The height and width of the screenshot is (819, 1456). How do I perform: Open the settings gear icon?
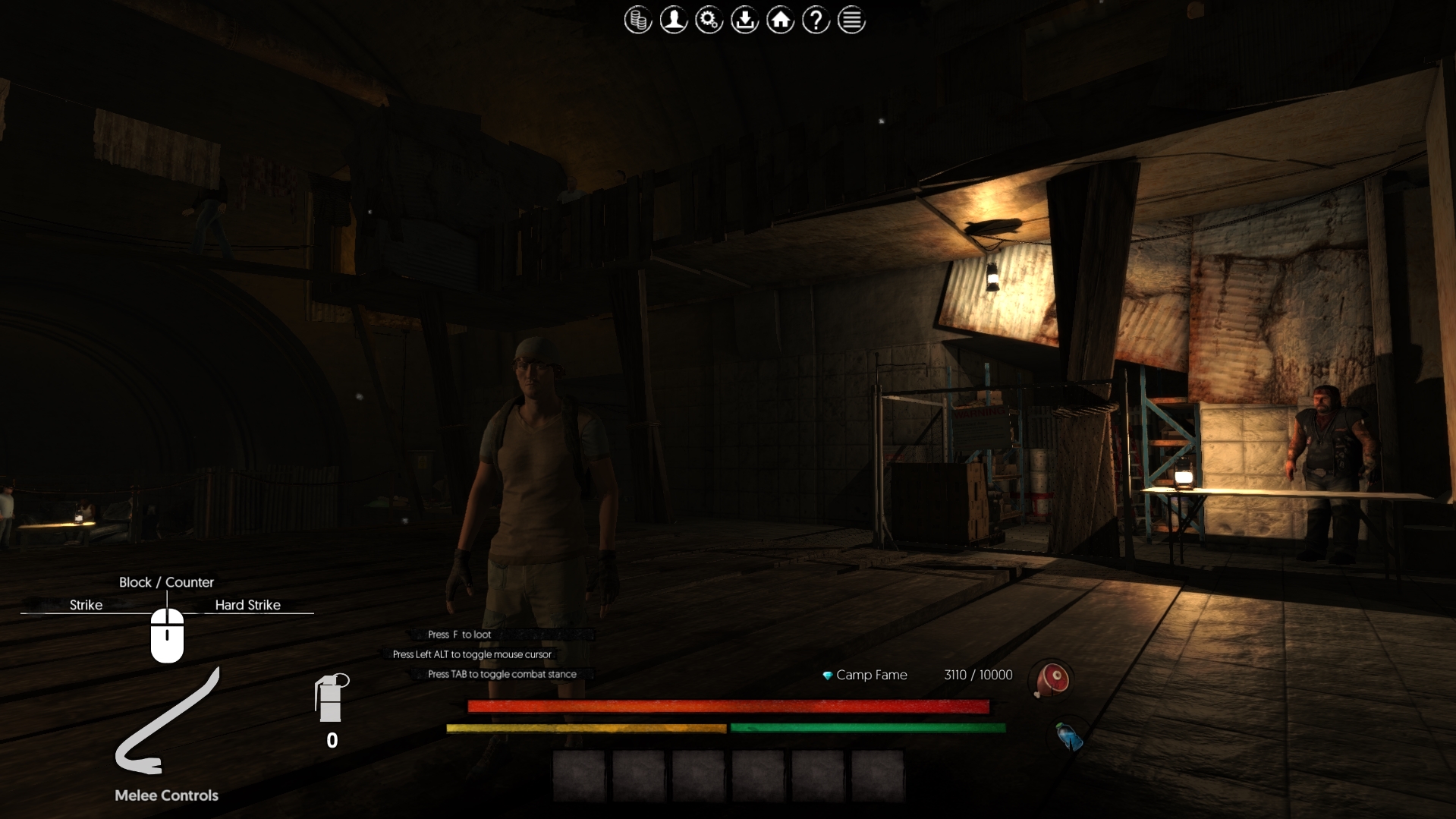tap(709, 20)
